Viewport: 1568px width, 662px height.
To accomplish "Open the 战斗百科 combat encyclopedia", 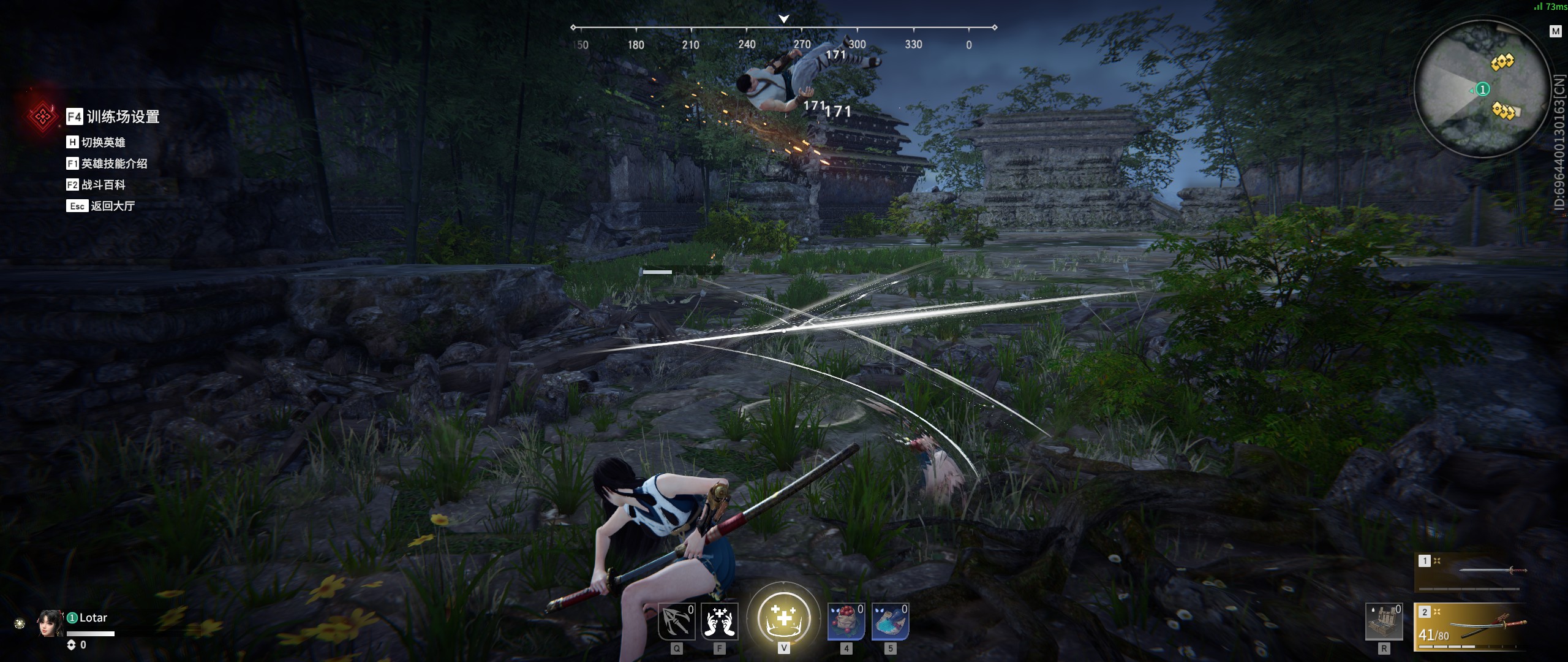I will (96, 185).
